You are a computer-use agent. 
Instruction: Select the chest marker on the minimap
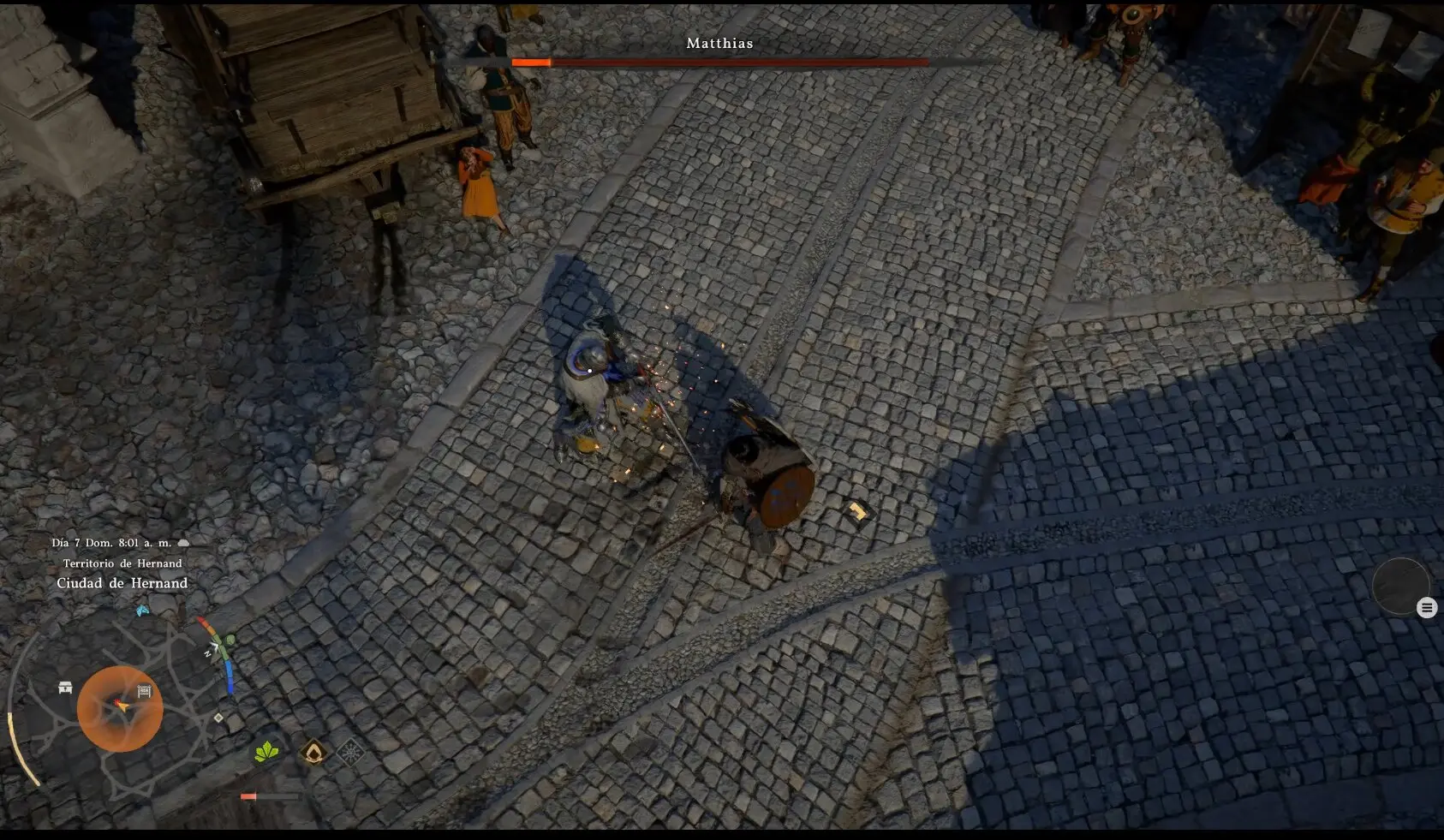pos(65,688)
